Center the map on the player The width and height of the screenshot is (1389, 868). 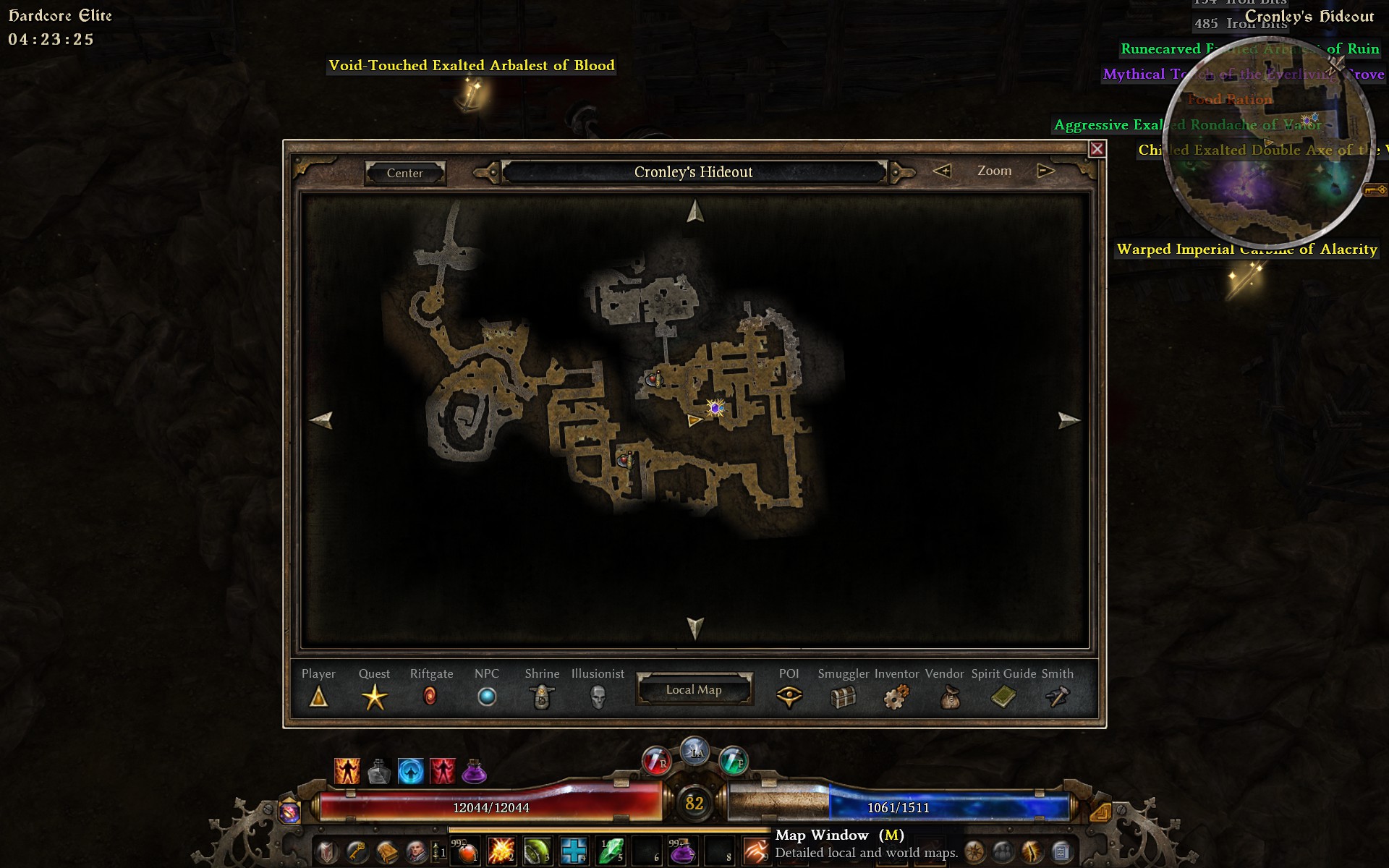404,173
